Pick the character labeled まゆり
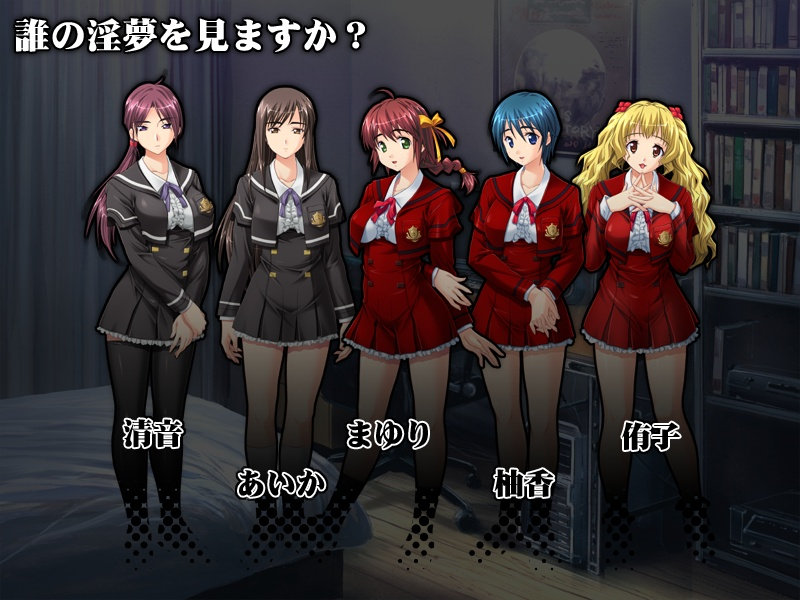The image size is (800, 600). (388, 435)
